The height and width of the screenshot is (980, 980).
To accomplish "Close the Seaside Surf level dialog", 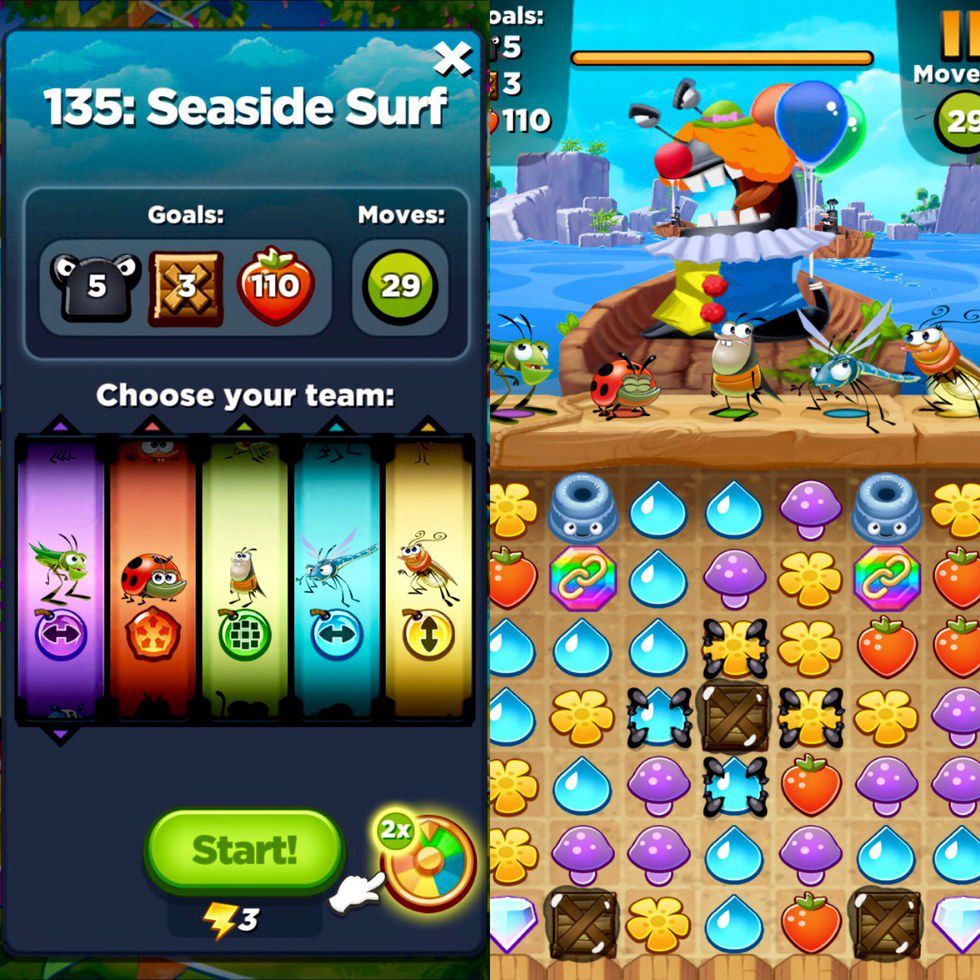I will tap(452, 60).
